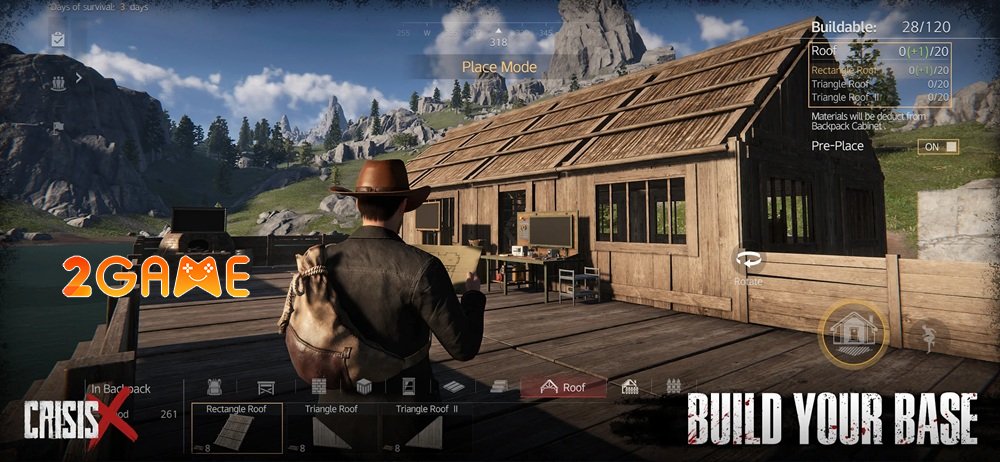Choose the Triangle Roof piece
Viewport: 1000px width, 462px height.
pyautogui.click(x=330, y=427)
